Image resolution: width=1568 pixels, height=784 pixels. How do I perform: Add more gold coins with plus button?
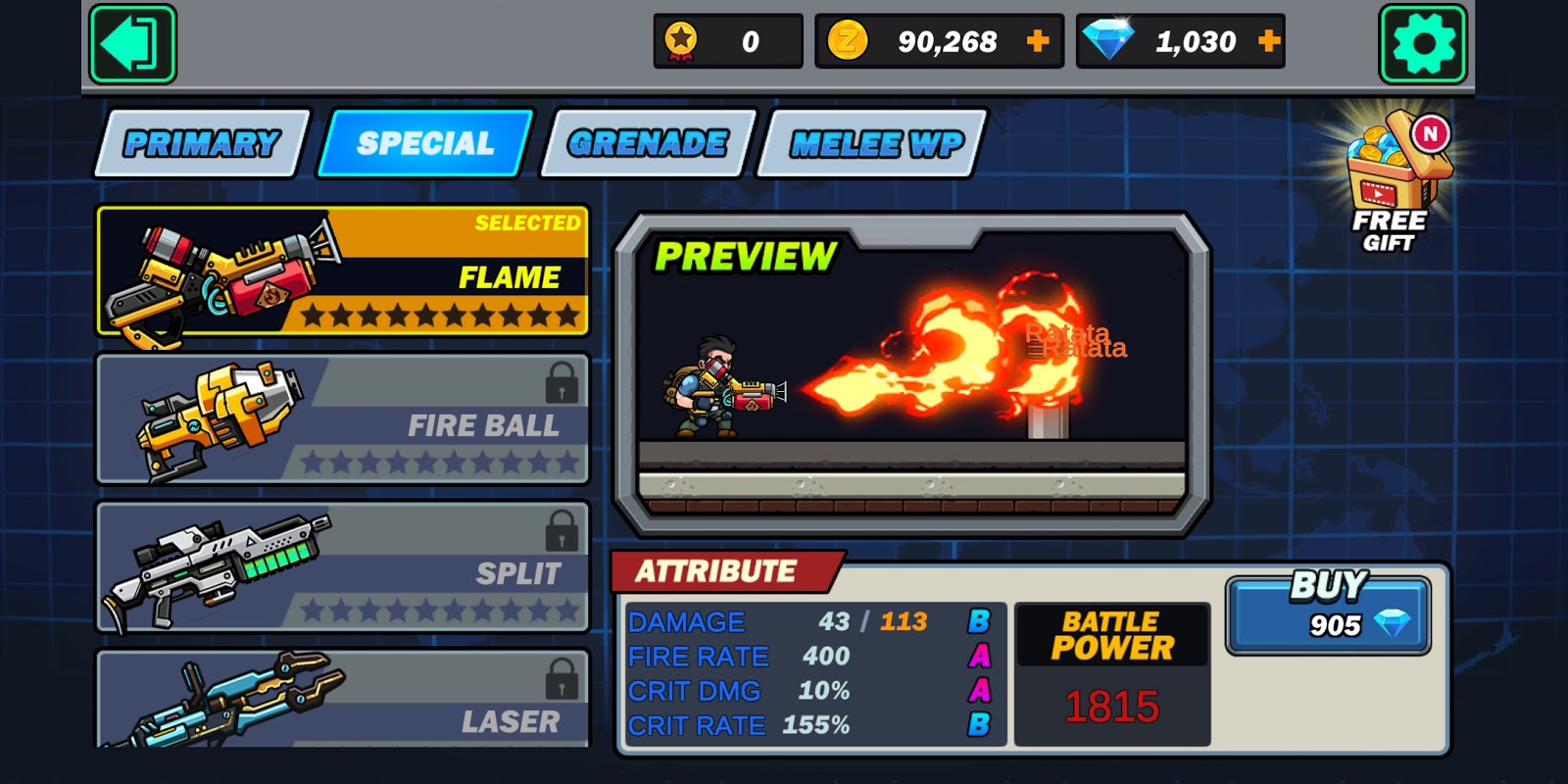coord(1038,41)
